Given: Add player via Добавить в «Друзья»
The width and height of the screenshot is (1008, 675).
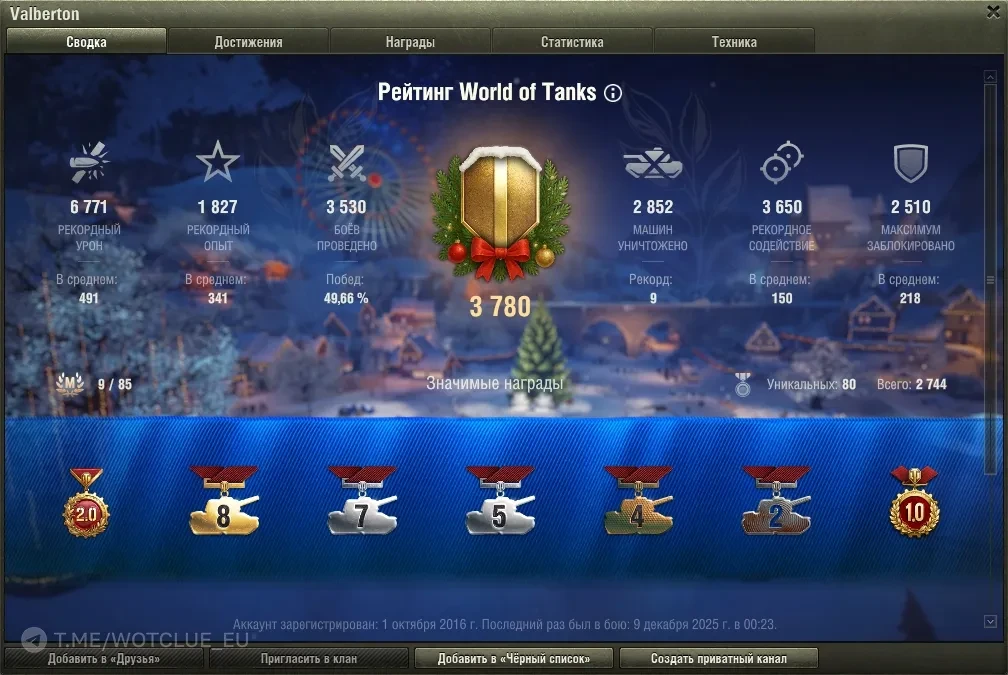Looking at the screenshot, I should coord(103,659).
